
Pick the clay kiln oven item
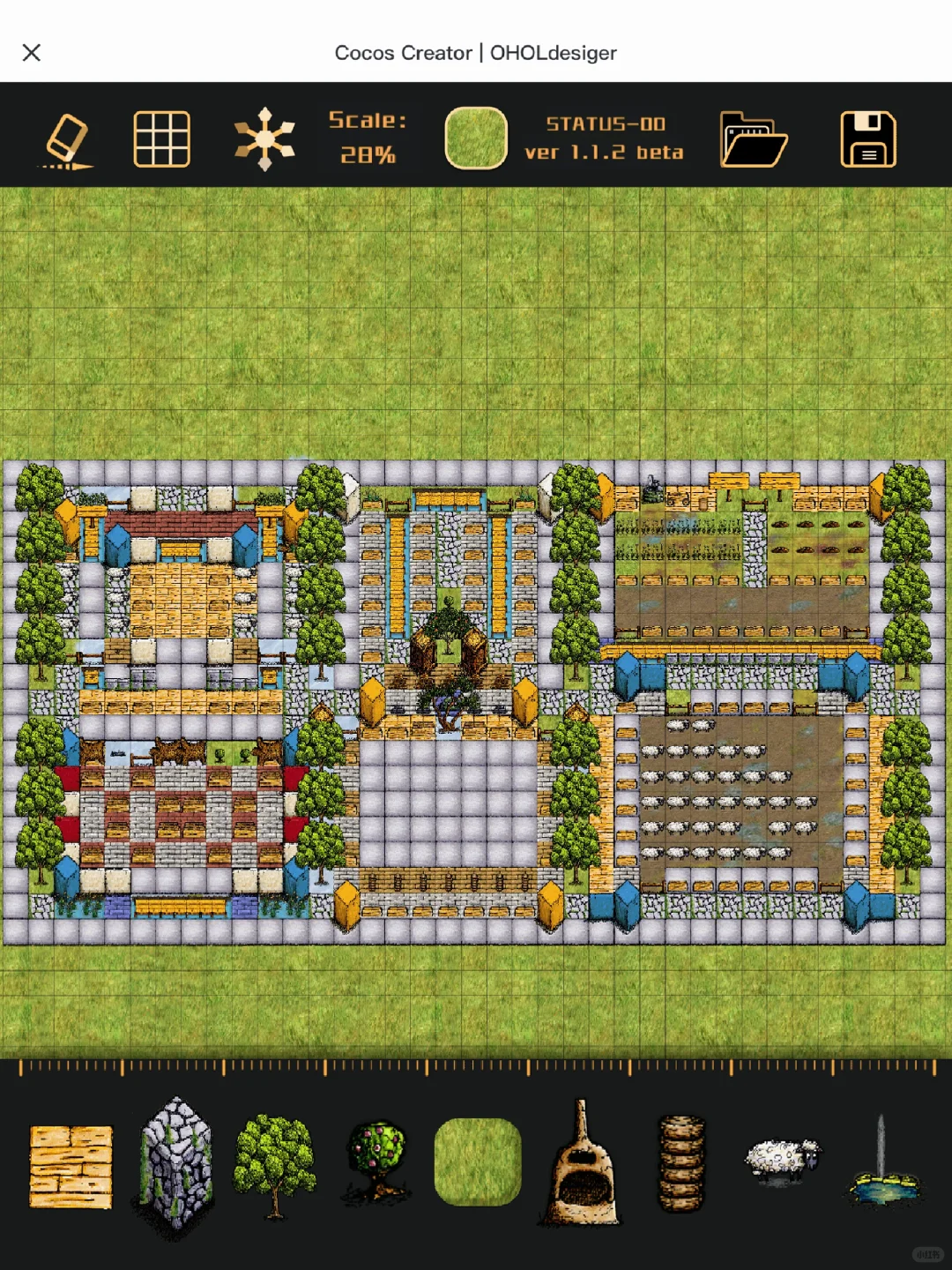click(581, 1164)
